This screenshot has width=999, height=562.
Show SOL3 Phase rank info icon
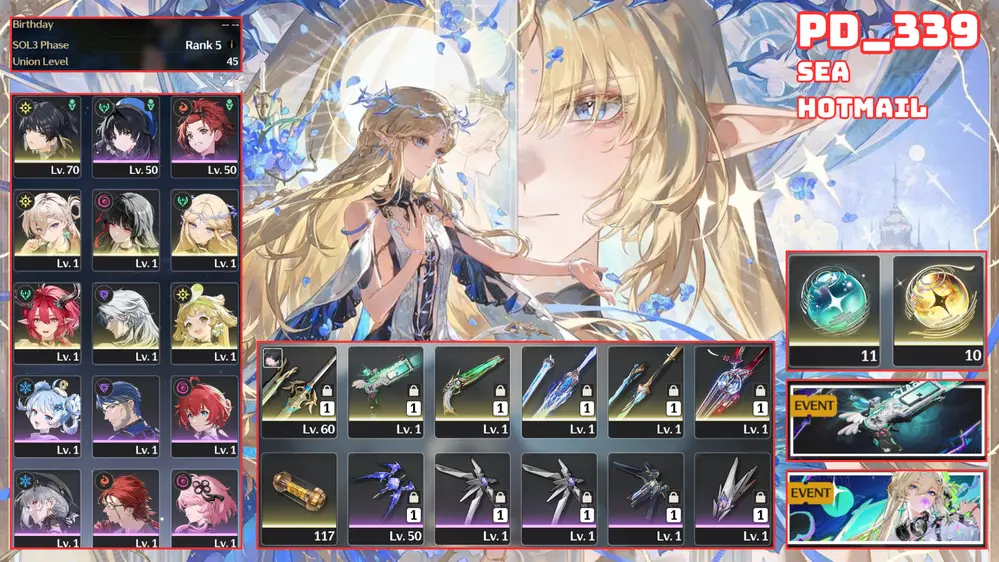coord(232,45)
